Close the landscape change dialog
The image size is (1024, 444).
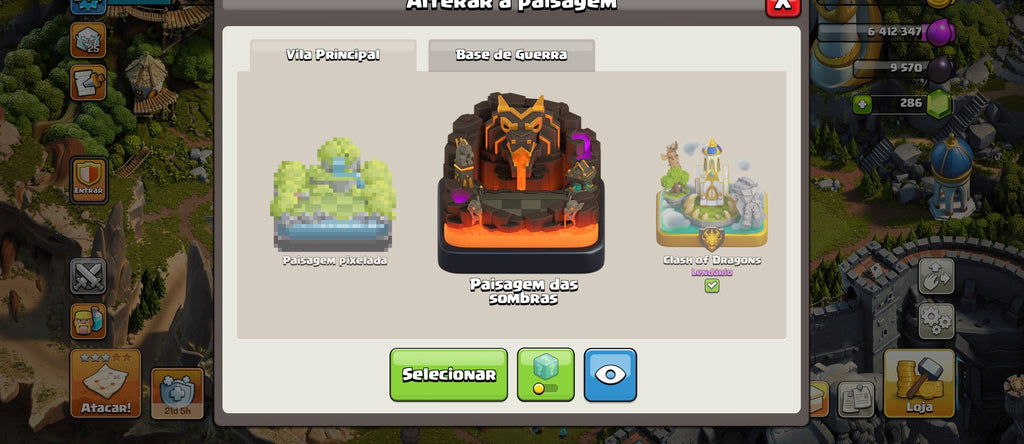click(x=782, y=4)
